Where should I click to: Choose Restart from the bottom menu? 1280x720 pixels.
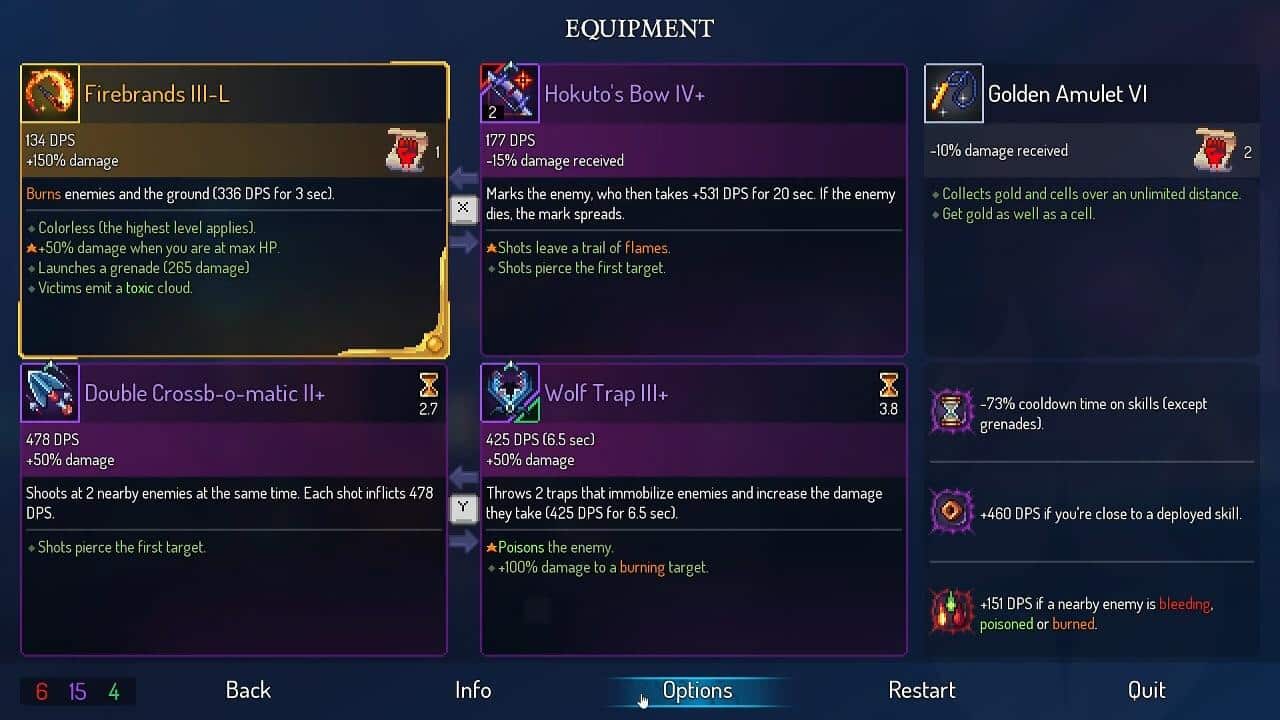(x=921, y=690)
